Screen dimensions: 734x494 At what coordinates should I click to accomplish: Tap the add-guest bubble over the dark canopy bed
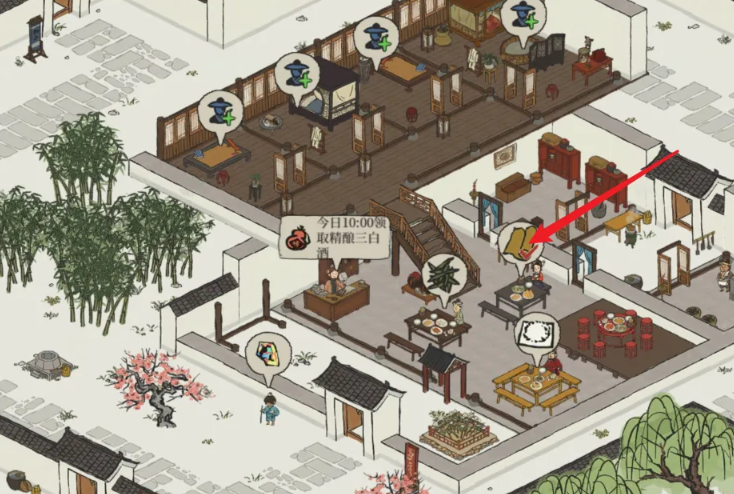298,73
